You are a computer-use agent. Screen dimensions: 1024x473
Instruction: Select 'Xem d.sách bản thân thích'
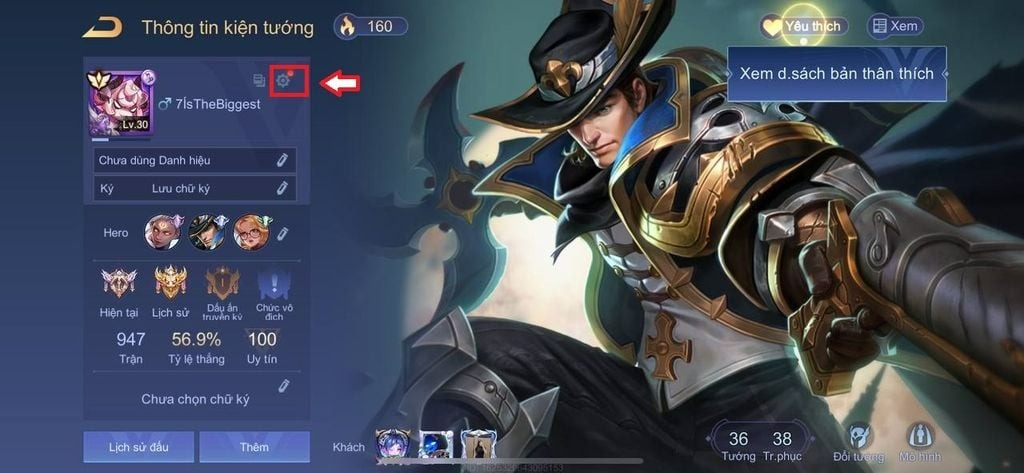pyautogui.click(x=836, y=74)
